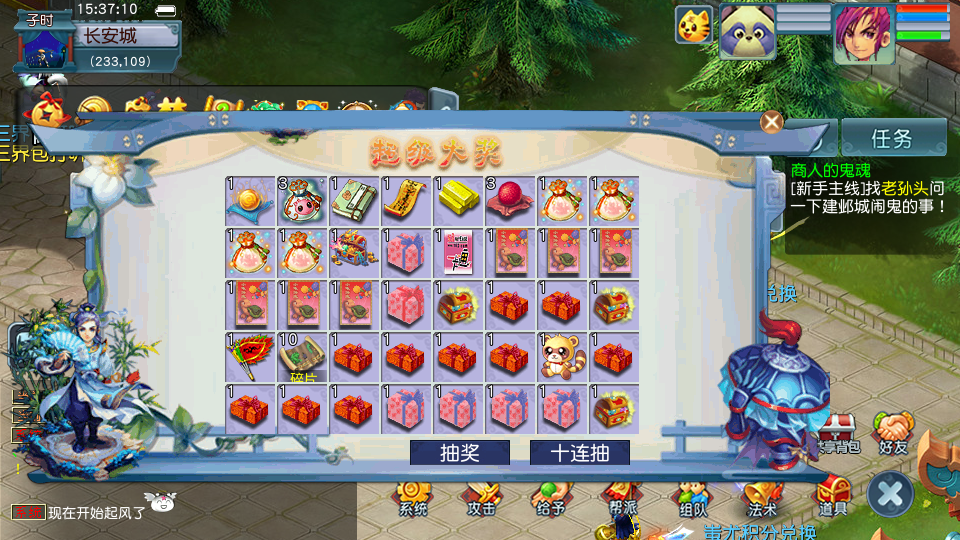Close the prize draw window

771,122
